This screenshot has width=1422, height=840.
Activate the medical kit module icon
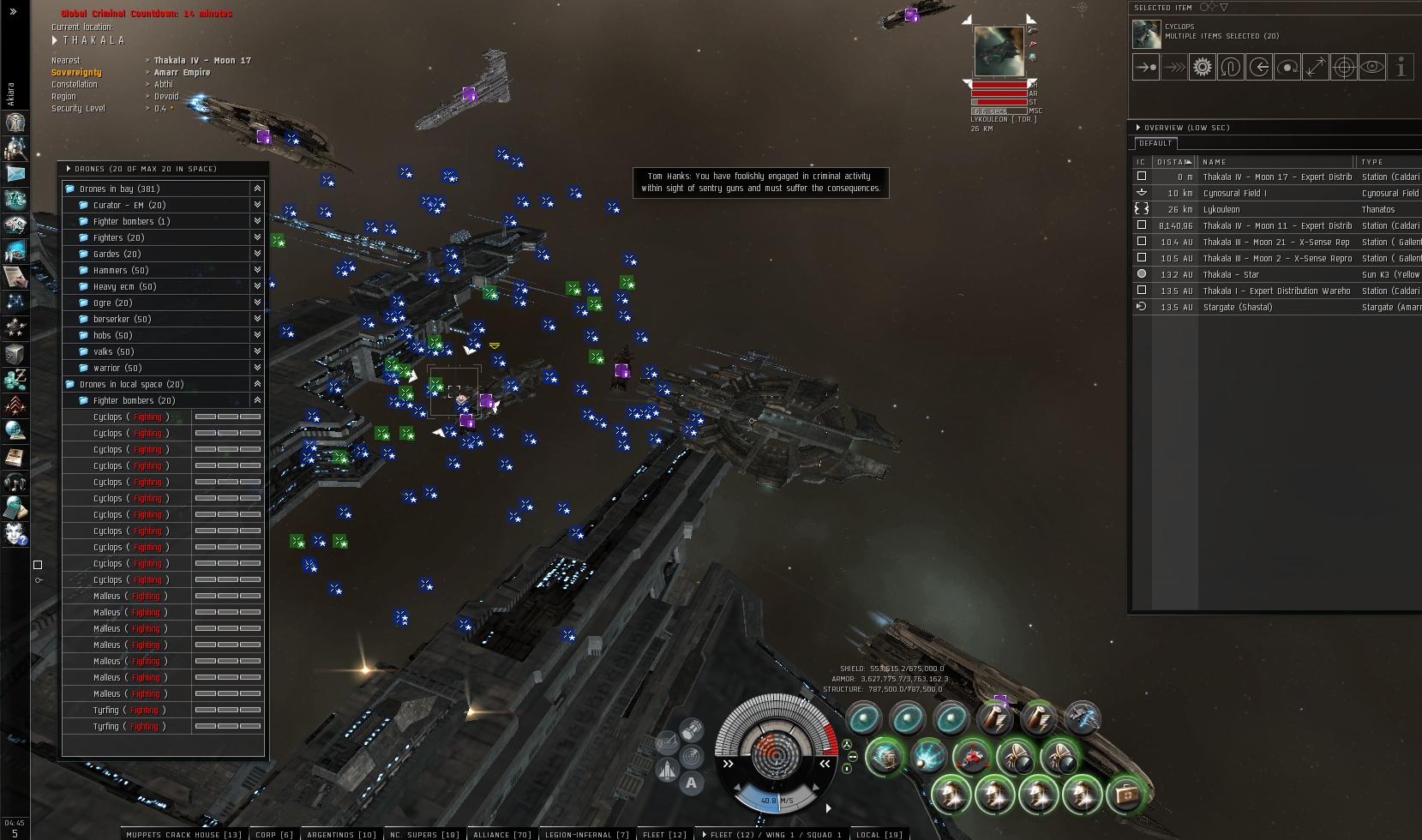pos(1125,795)
